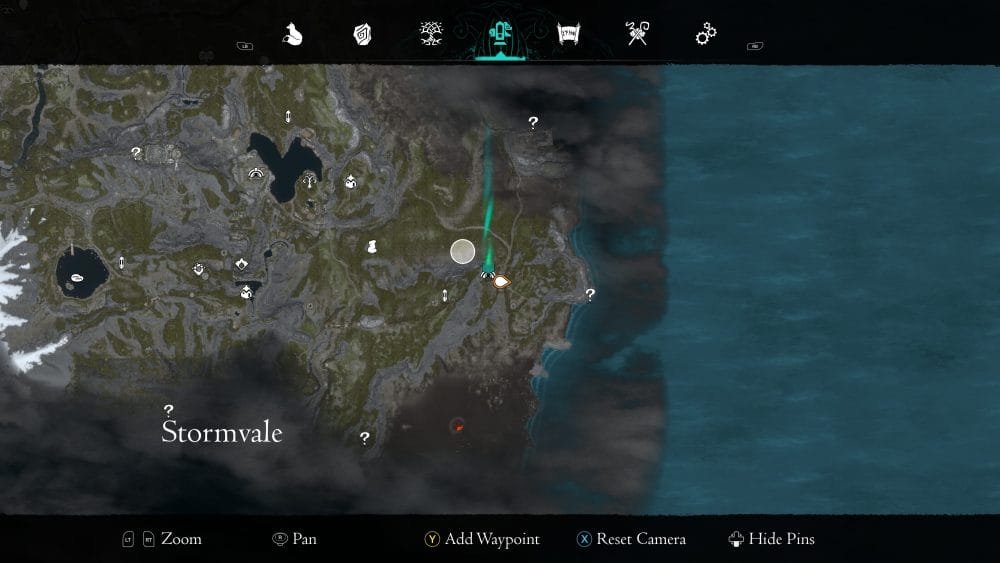
Task: Open the crossed axe and staff tab
Action: click(636, 35)
